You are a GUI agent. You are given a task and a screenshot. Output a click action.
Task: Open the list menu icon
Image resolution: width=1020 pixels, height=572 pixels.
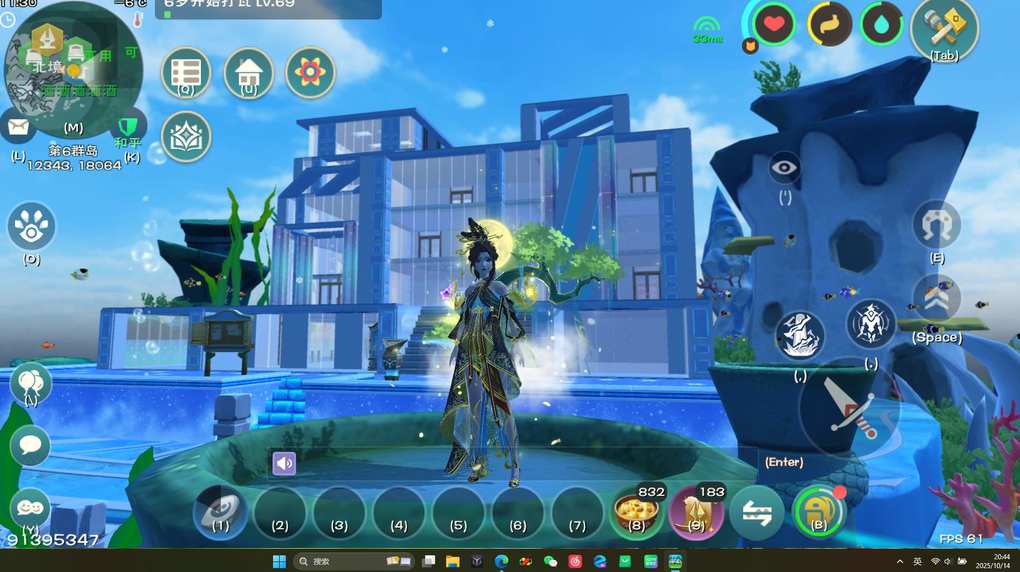click(x=186, y=72)
